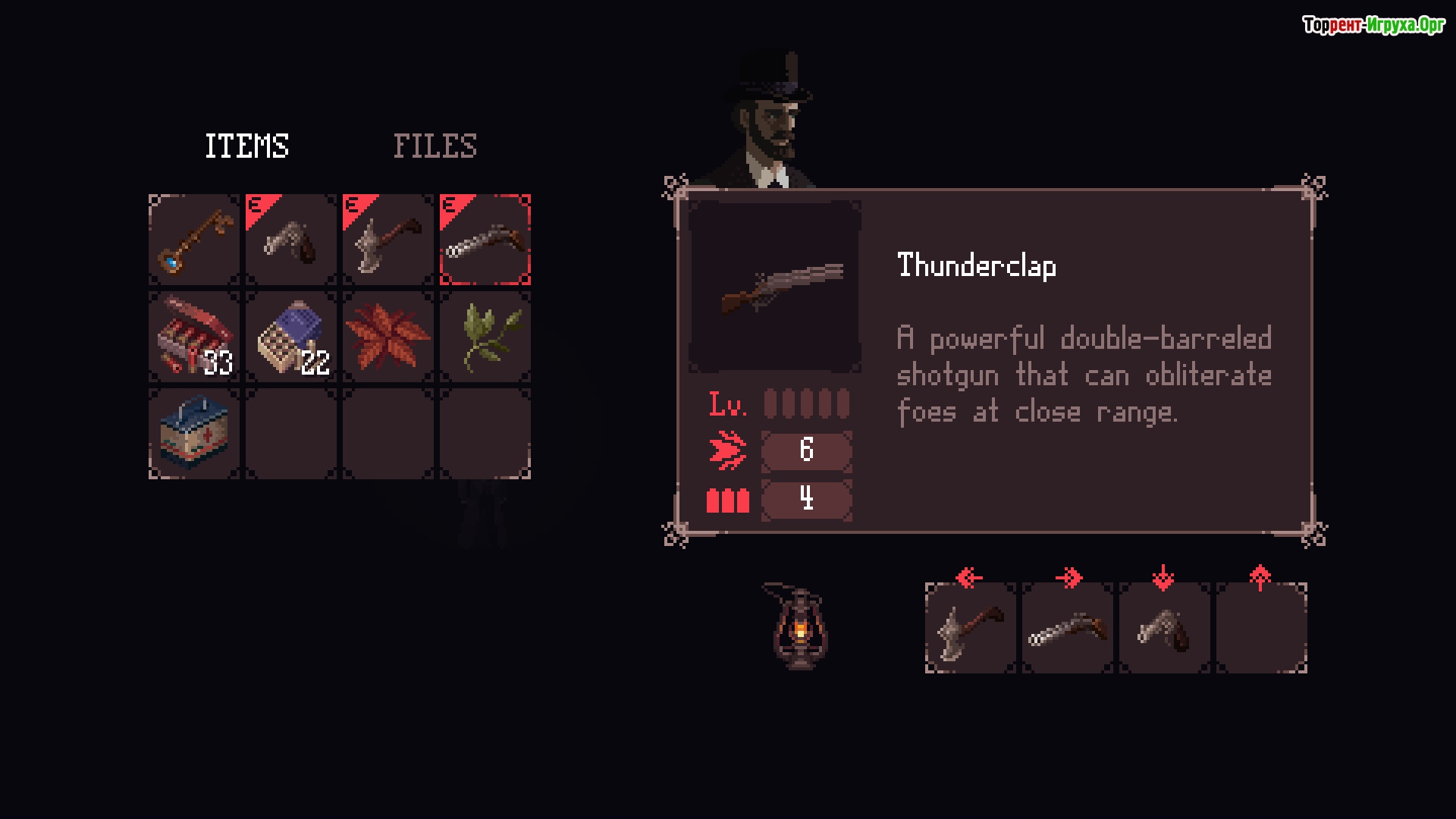Viewport: 1456px width, 819px height.
Task: Select the ornate key in inventory
Action: [194, 240]
